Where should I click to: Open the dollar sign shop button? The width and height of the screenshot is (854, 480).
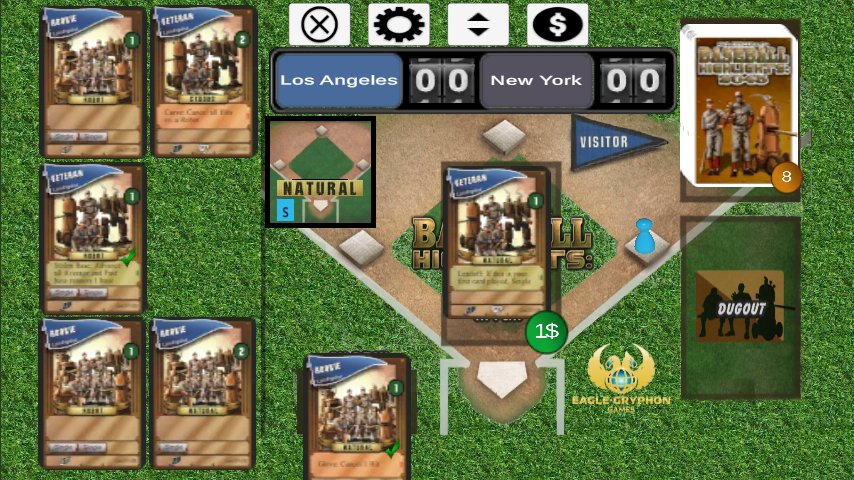click(557, 24)
